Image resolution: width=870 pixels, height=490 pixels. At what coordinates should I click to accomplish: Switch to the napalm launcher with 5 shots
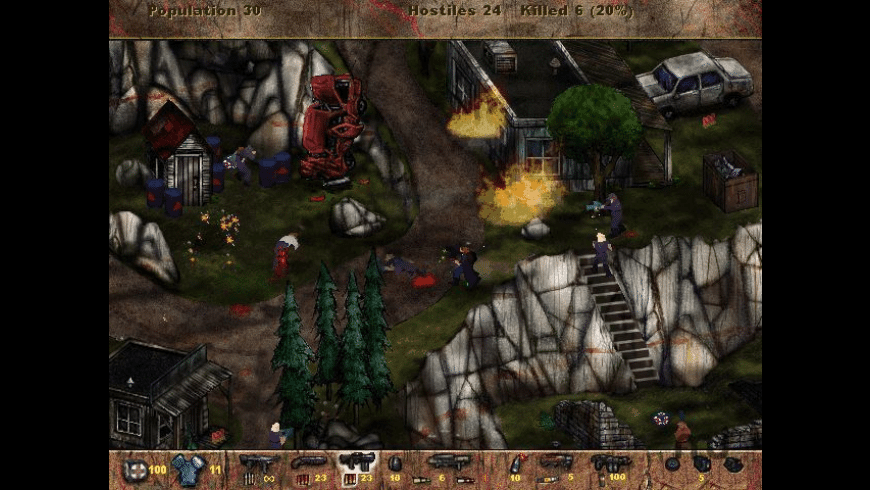556,463
